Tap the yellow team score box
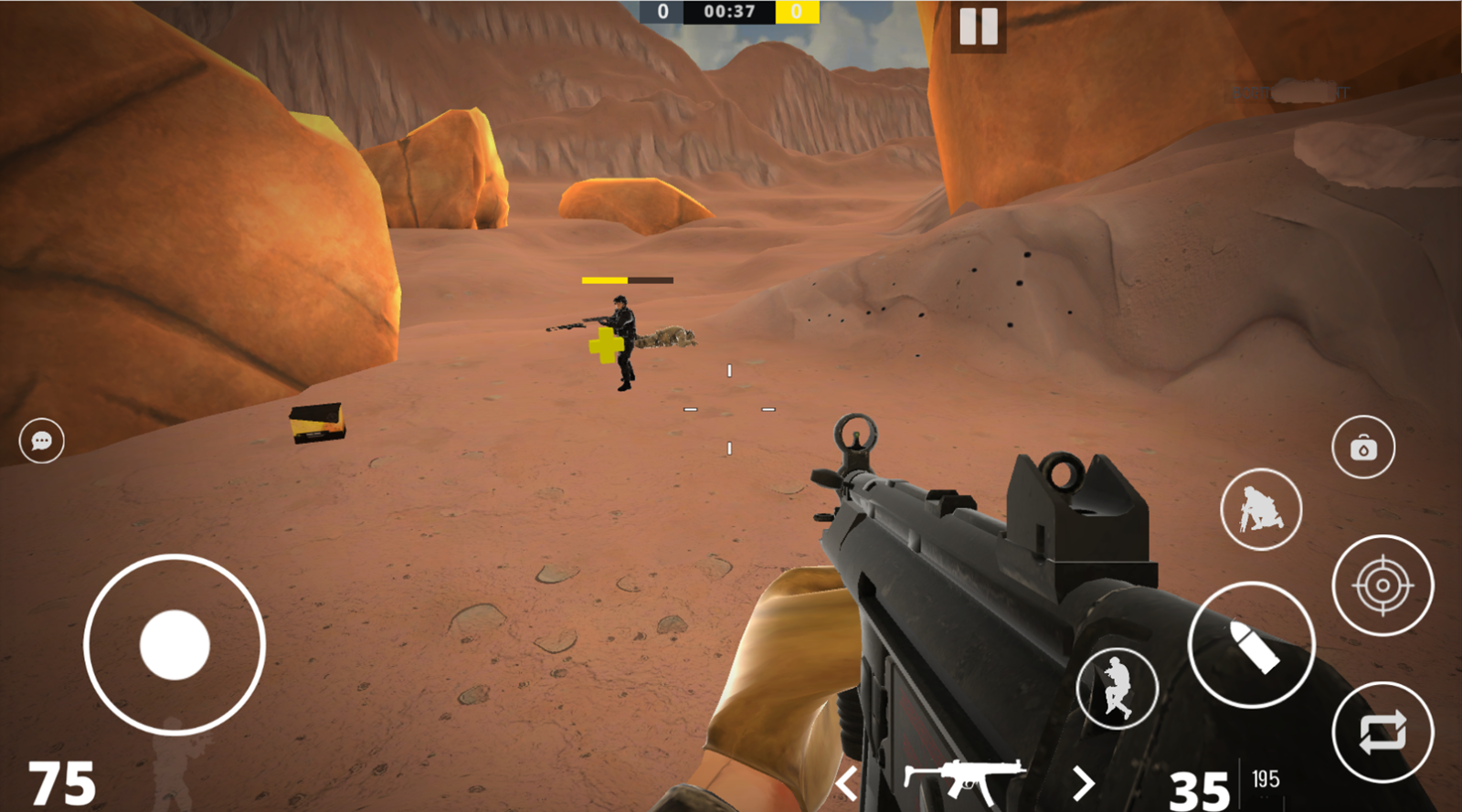The height and width of the screenshot is (812, 1462). 795,13
